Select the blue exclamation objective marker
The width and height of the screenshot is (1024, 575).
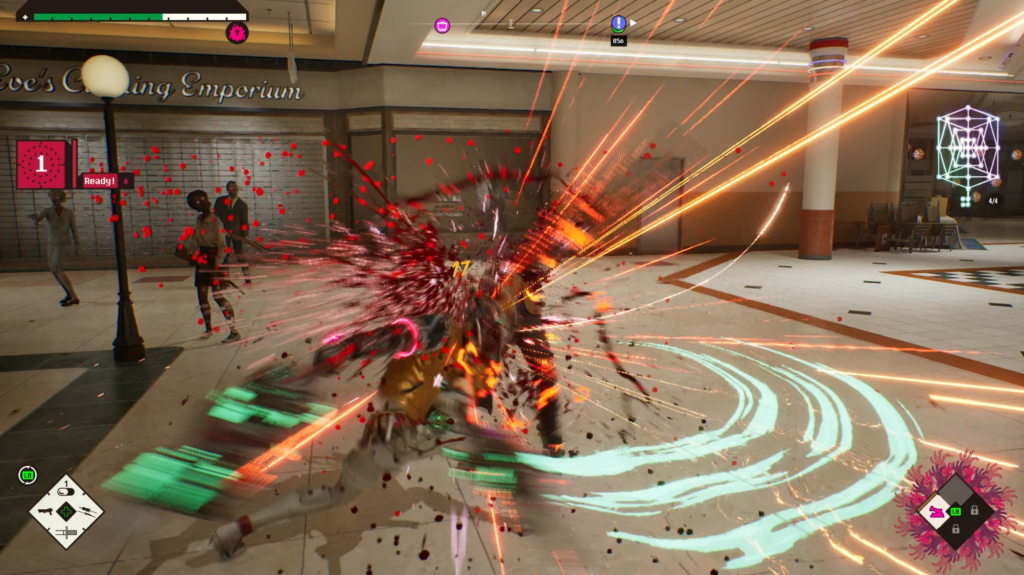click(619, 23)
